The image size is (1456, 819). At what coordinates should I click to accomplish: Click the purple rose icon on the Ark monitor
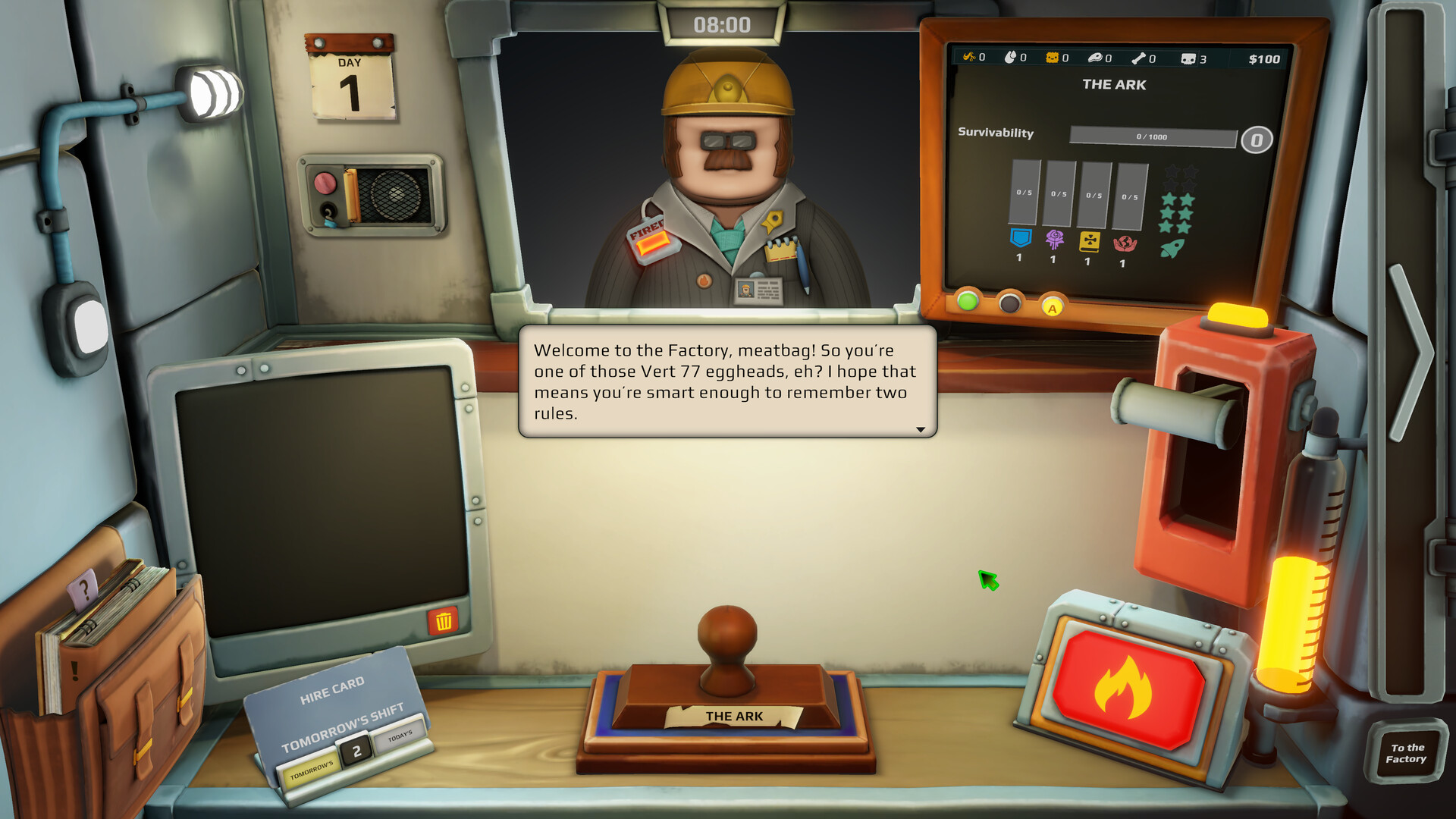click(x=1054, y=237)
